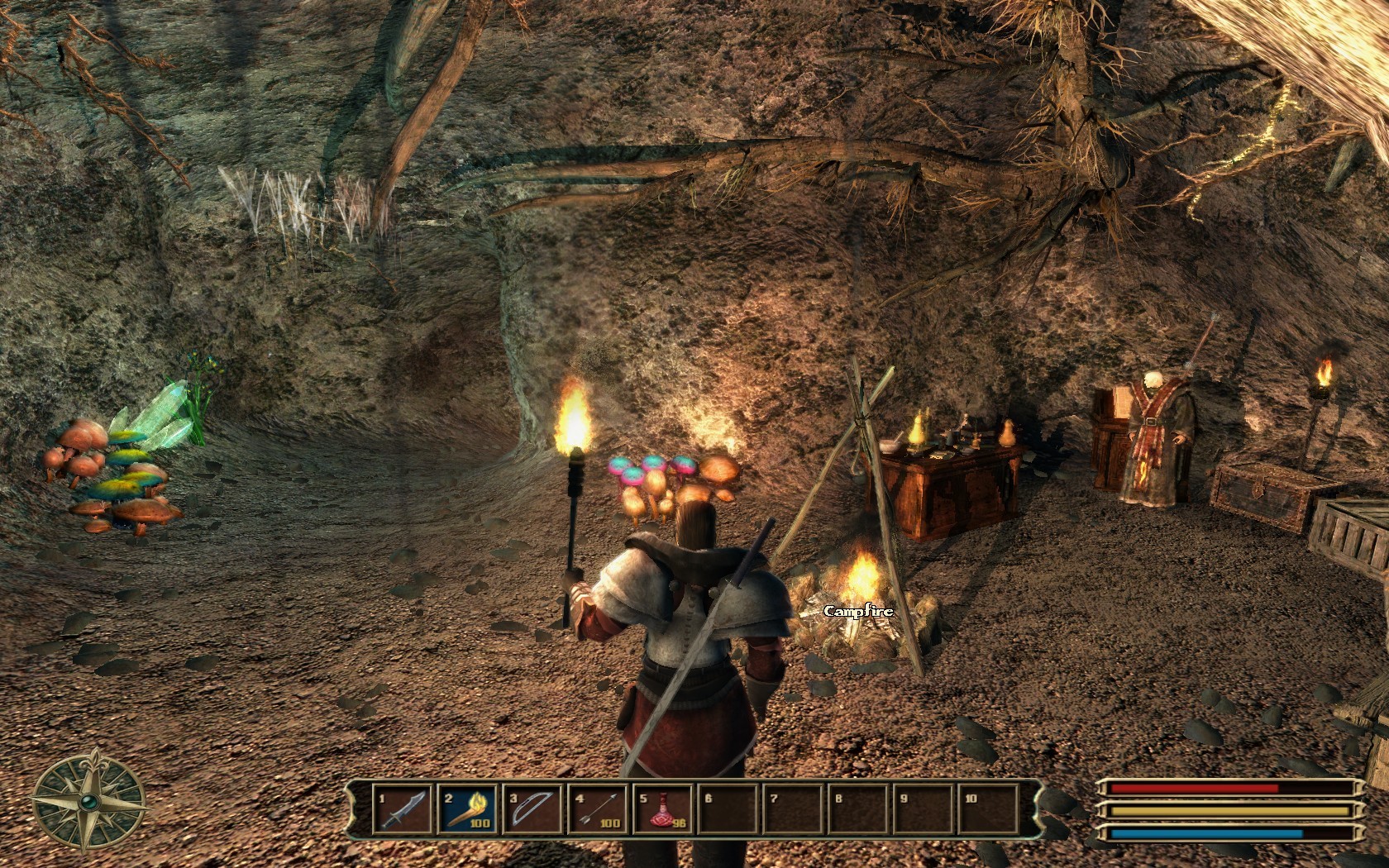
Task: Equip the bow in hotbar slot 3
Action: click(533, 809)
